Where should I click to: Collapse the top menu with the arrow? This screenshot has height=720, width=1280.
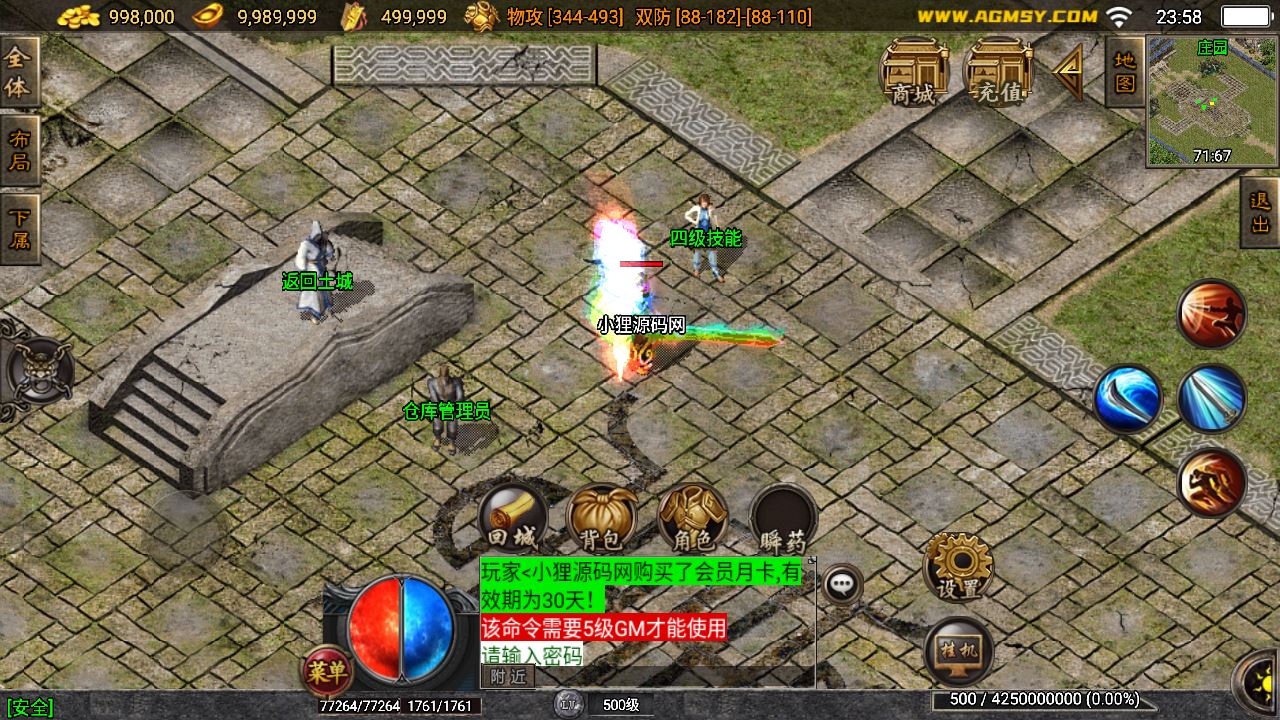coord(1068,72)
